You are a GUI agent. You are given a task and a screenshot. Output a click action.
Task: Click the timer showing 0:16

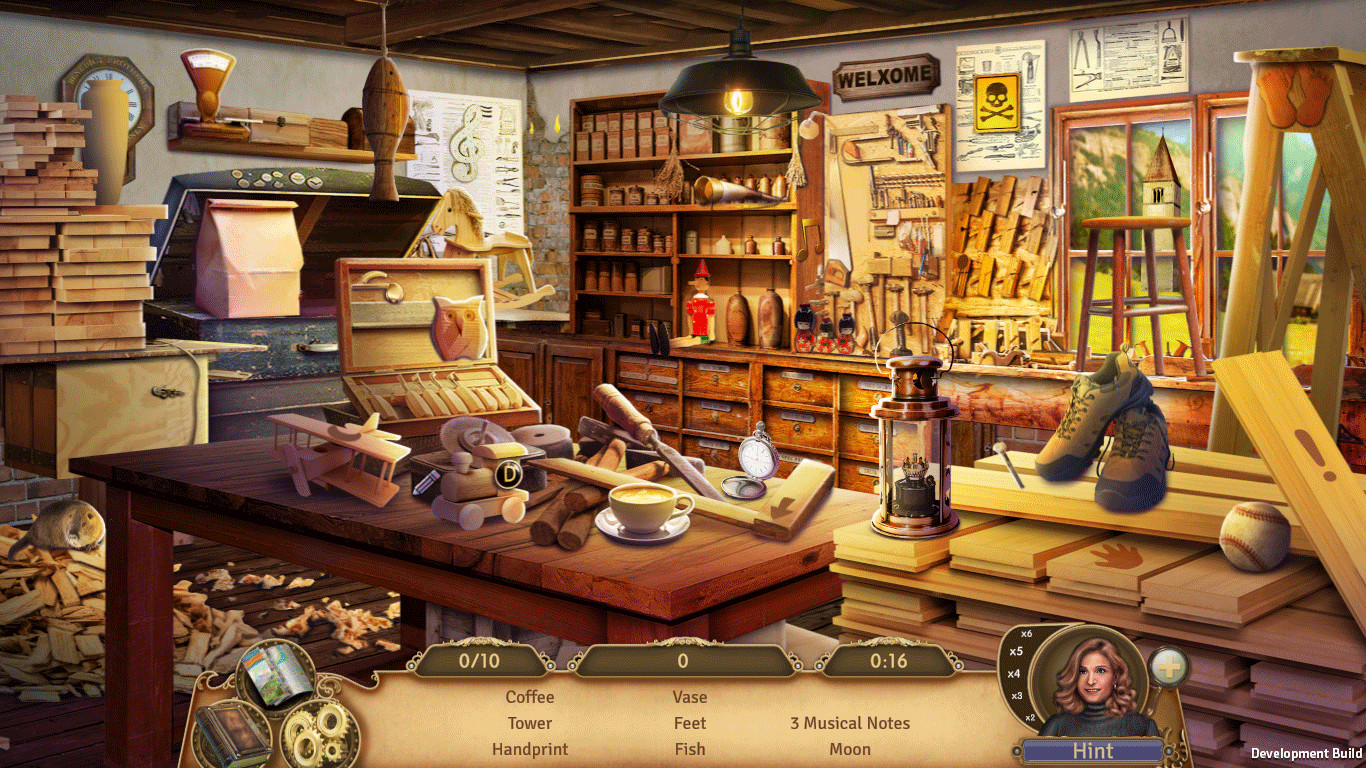[889, 660]
